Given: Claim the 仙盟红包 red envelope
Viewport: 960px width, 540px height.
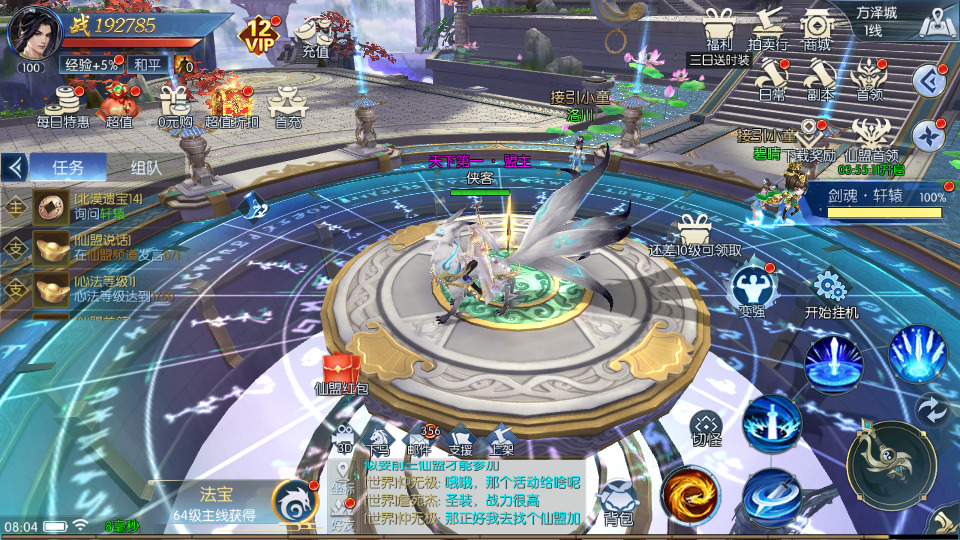Looking at the screenshot, I should (342, 372).
